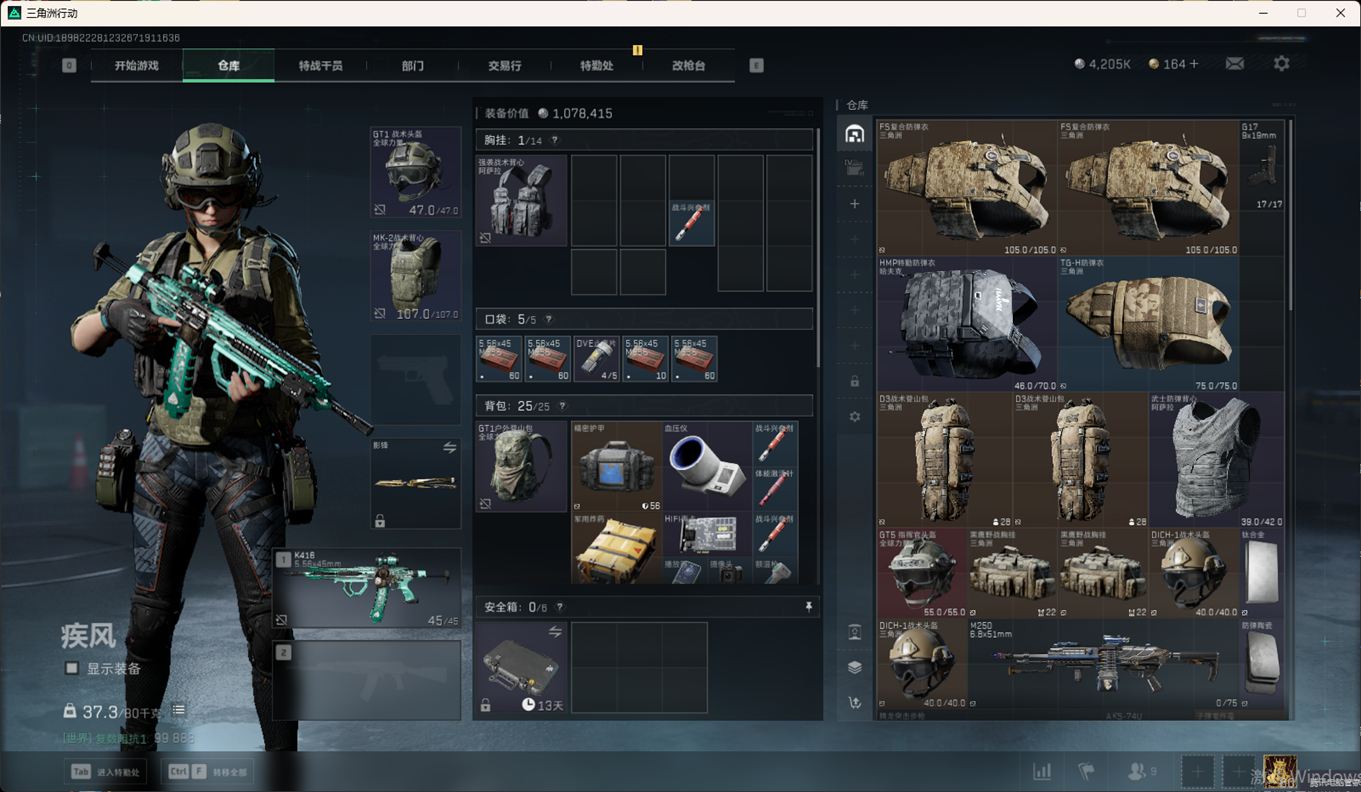Close the game window
This screenshot has height=792, width=1361.
coord(1340,13)
